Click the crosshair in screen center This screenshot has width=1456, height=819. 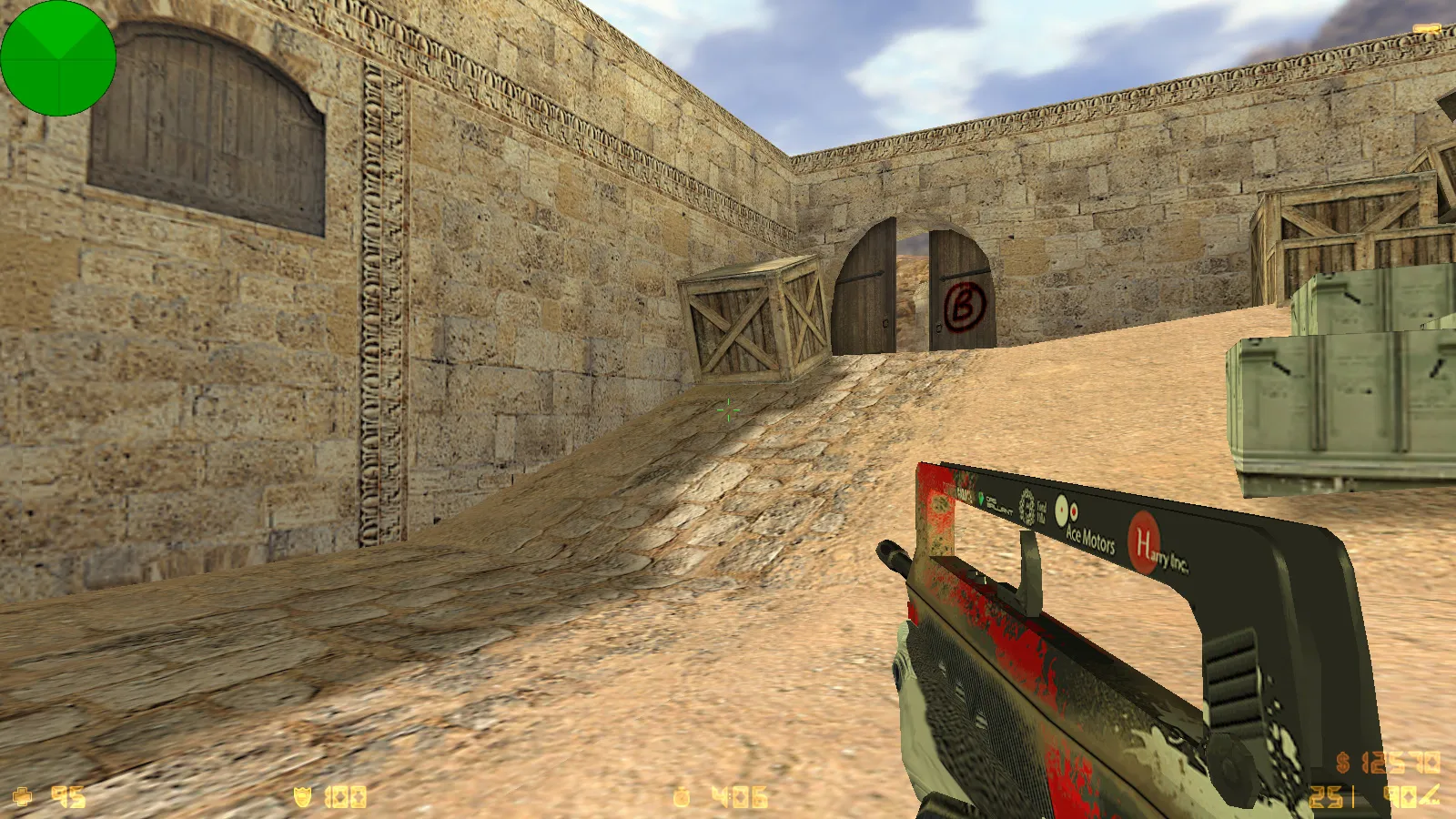726,411
